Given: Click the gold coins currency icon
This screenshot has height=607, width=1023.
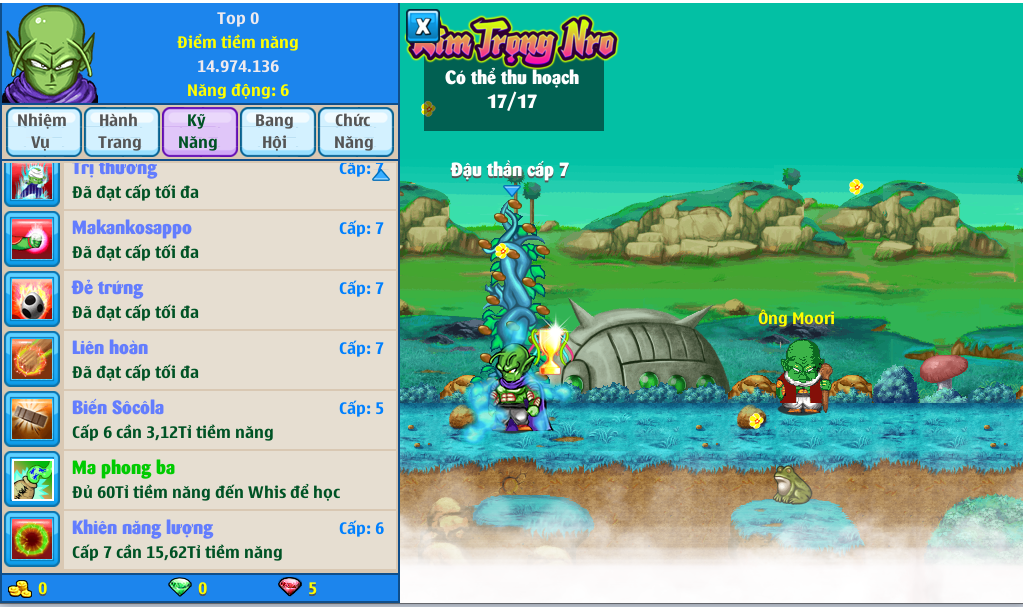Looking at the screenshot, I should click(19, 587).
